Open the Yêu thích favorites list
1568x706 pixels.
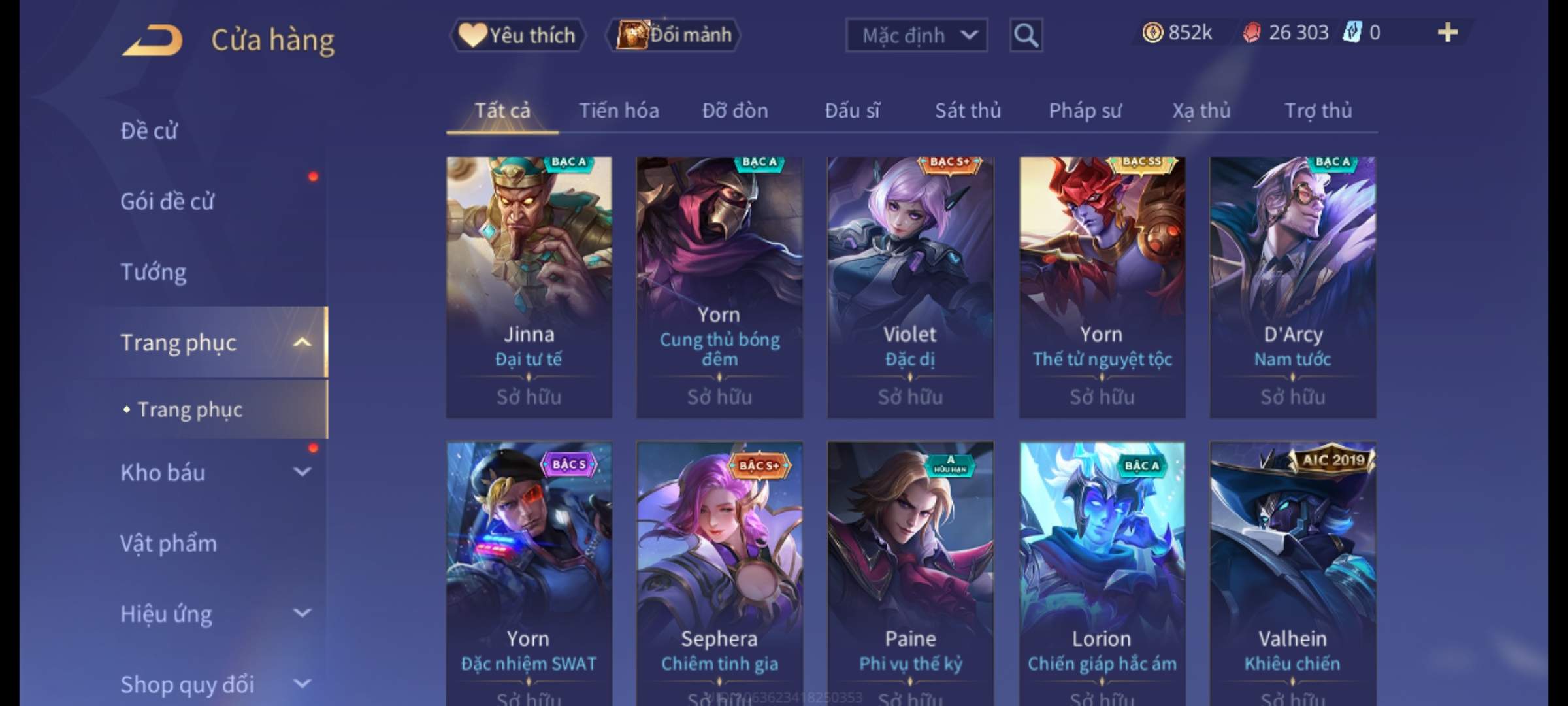point(517,35)
